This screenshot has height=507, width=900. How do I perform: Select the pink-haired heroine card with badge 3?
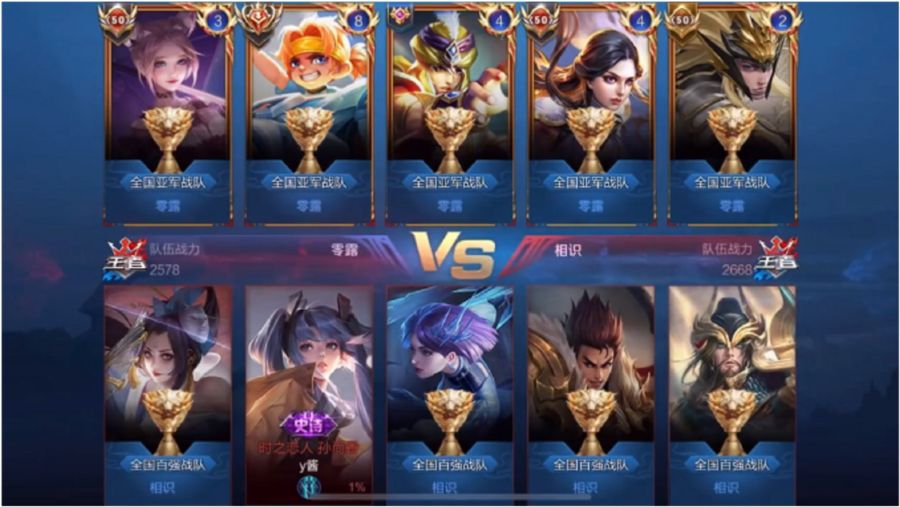(x=168, y=115)
